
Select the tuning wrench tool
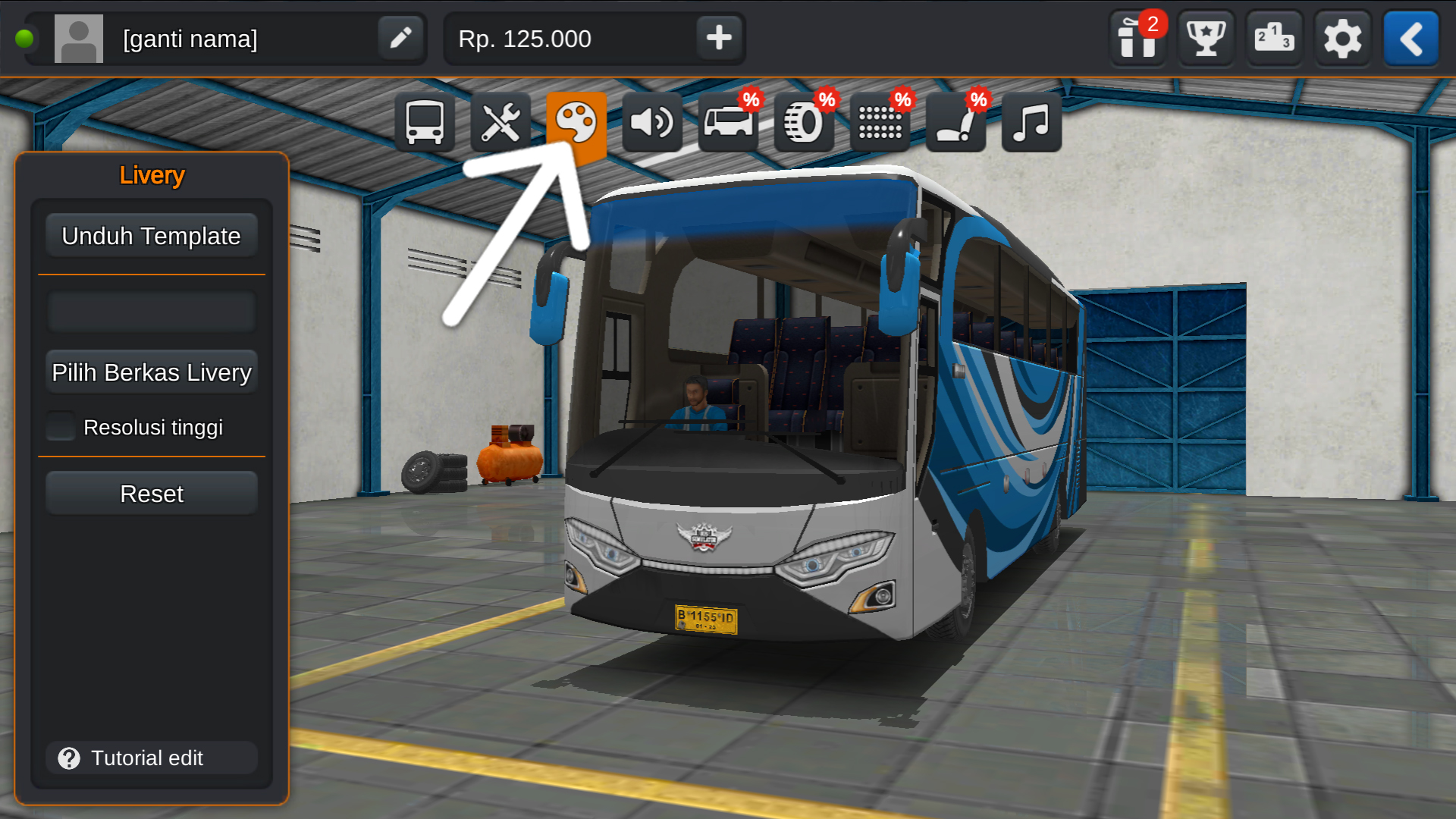pos(501,122)
